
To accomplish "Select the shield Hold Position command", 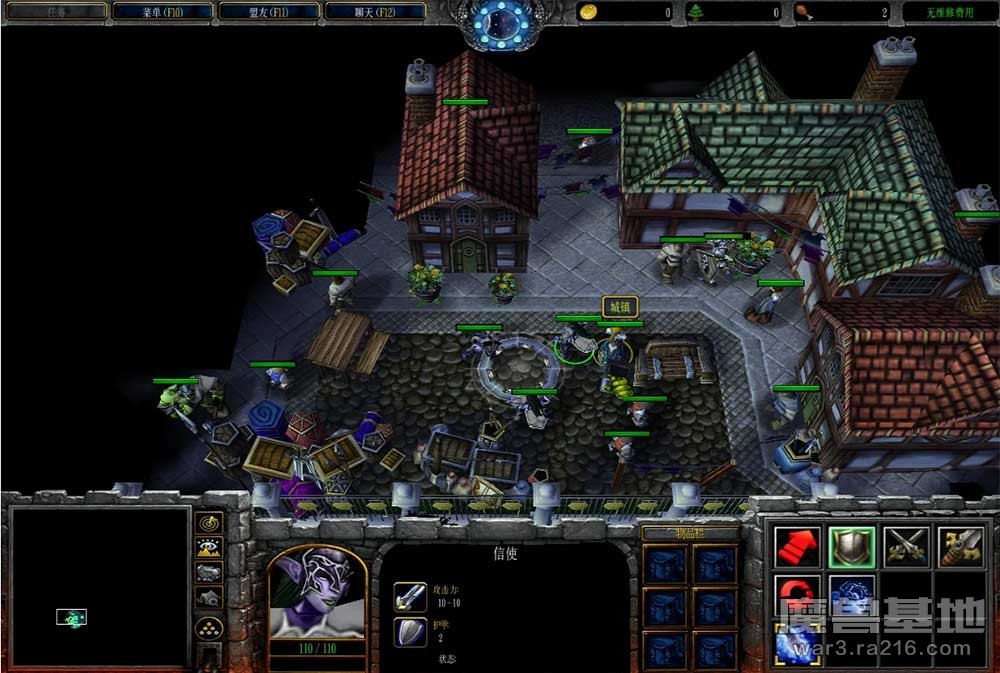I will (x=851, y=547).
